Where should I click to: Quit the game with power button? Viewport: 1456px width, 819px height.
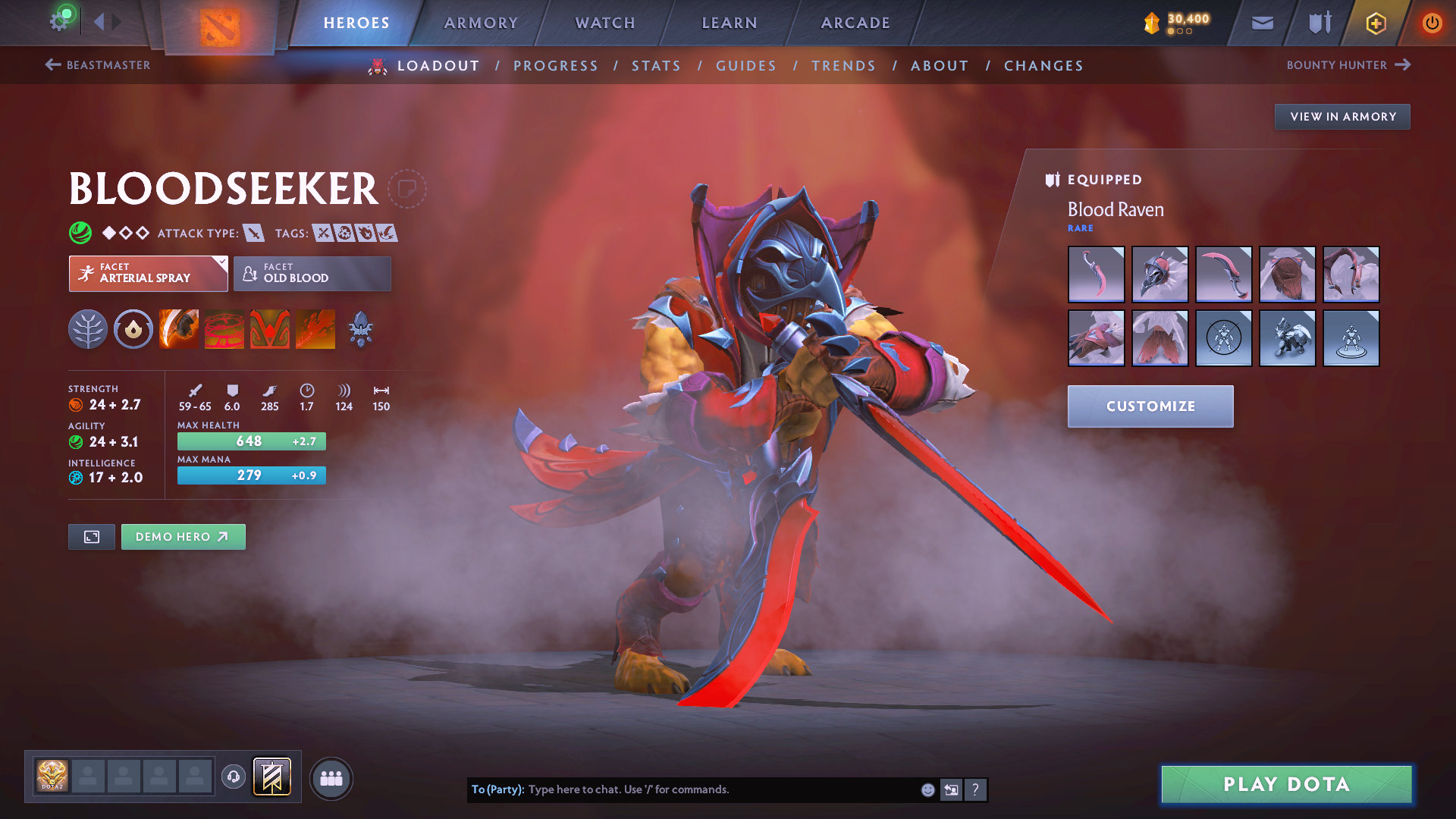(1432, 23)
